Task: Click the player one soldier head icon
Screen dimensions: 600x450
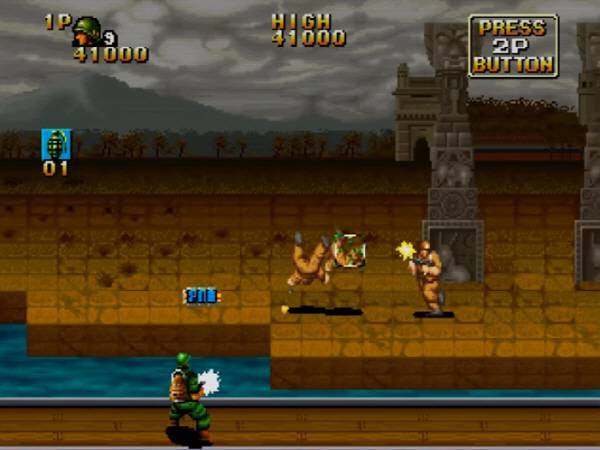Action: 87,28
